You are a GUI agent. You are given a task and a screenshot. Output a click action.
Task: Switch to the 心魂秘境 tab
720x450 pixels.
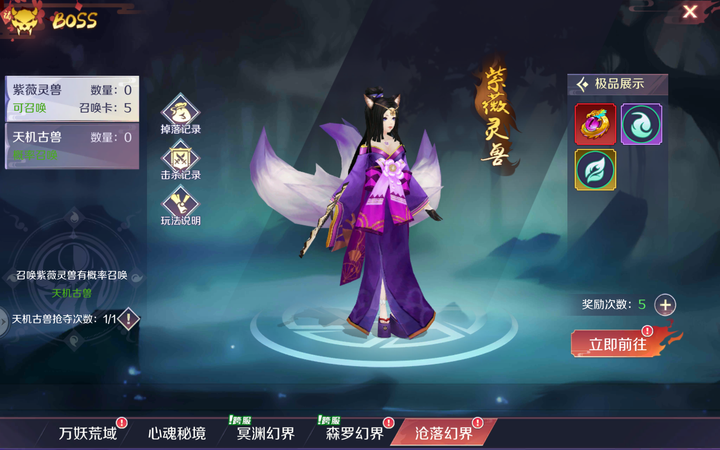pos(177,433)
